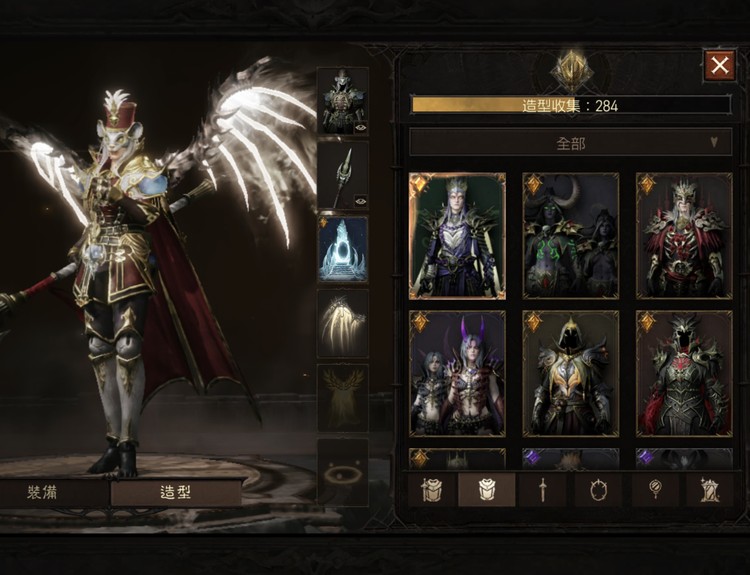Pick the red spiked armor cosmetic
Image resolution: width=750 pixels, height=575 pixels.
coord(684,236)
